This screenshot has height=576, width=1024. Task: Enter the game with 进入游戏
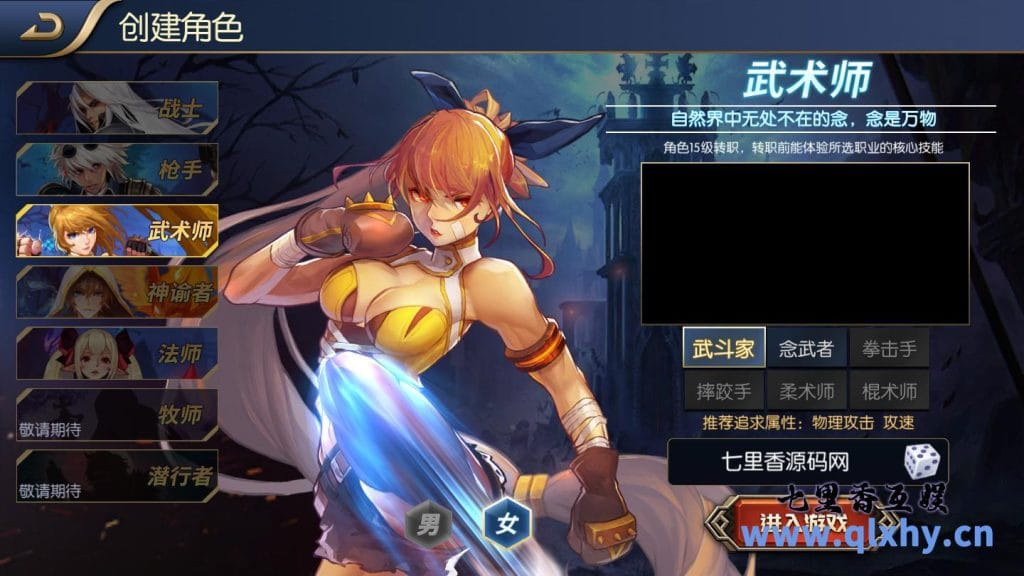point(803,522)
